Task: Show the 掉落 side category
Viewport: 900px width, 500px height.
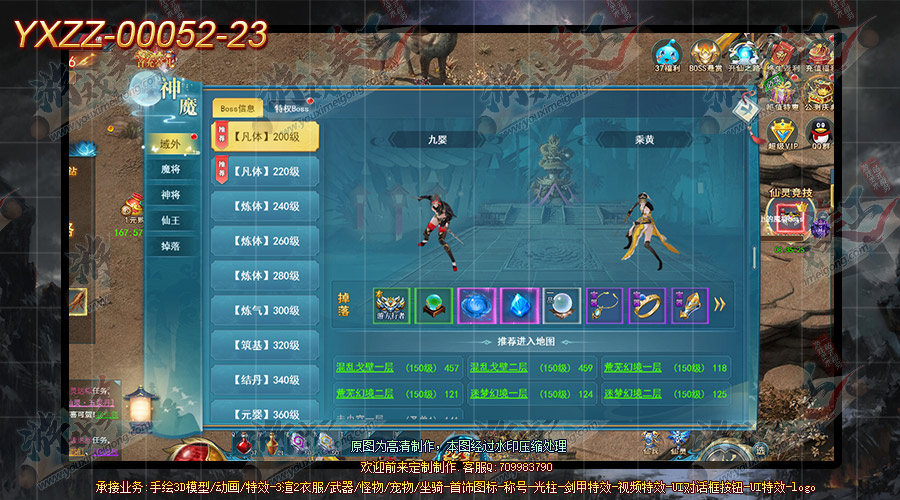Action: point(171,245)
